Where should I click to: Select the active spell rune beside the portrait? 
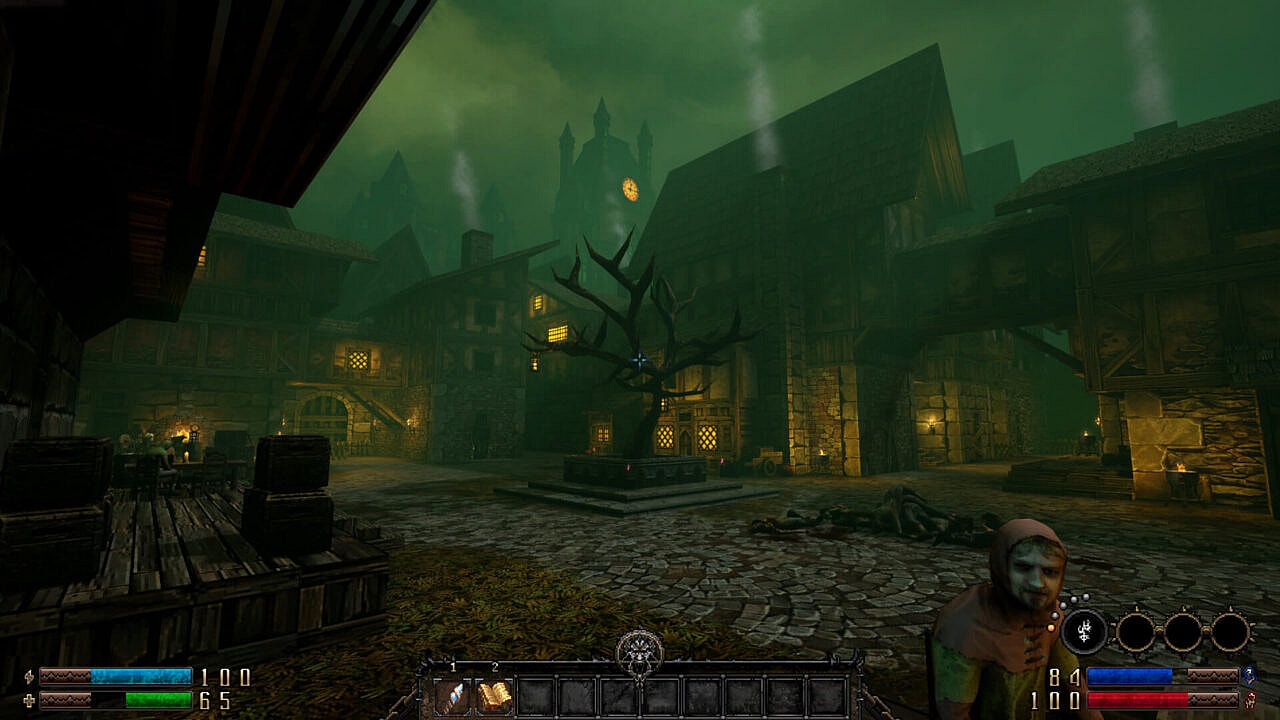coord(1083,631)
